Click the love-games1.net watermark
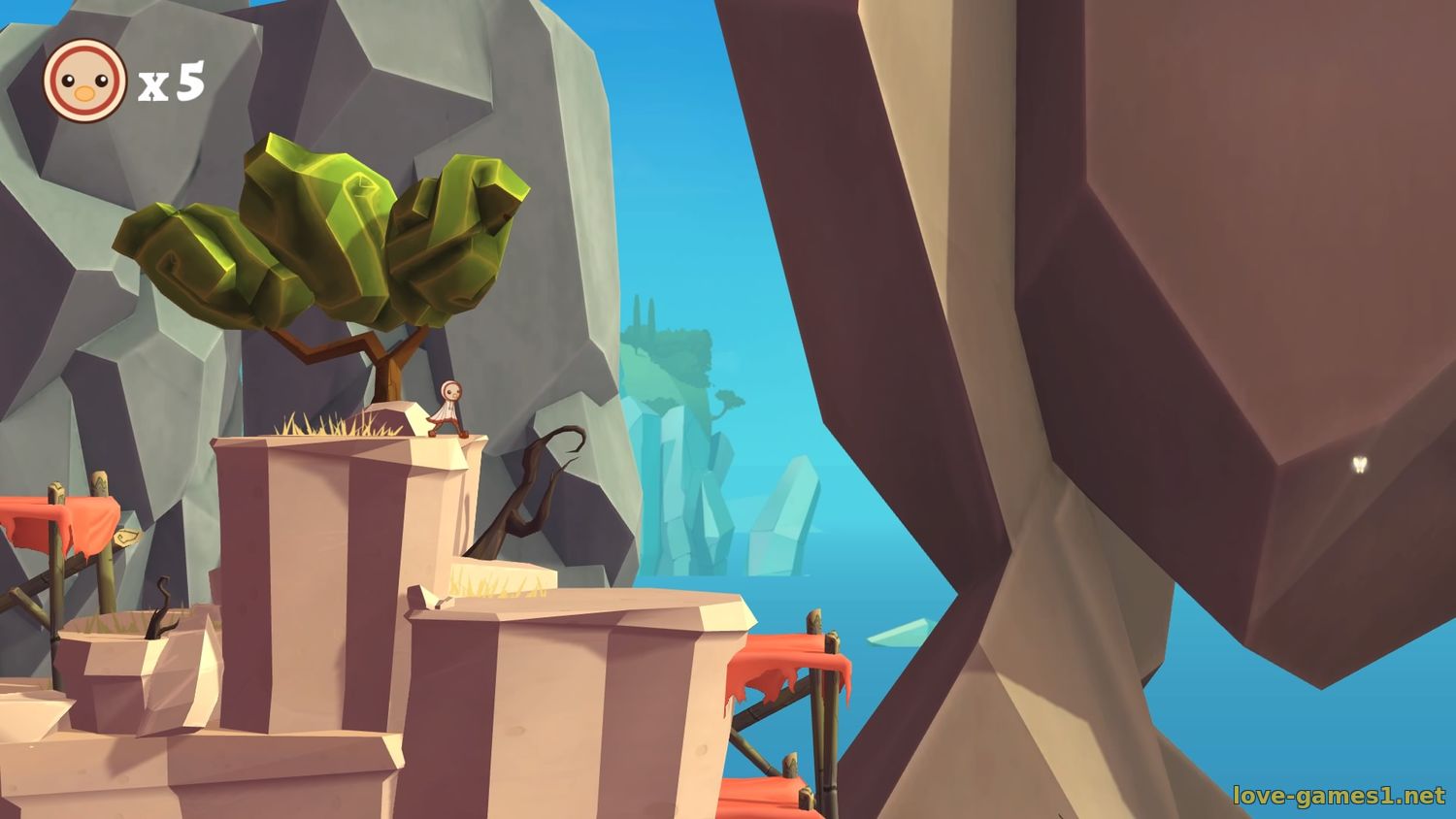The width and height of the screenshot is (1456, 819). point(1339,796)
